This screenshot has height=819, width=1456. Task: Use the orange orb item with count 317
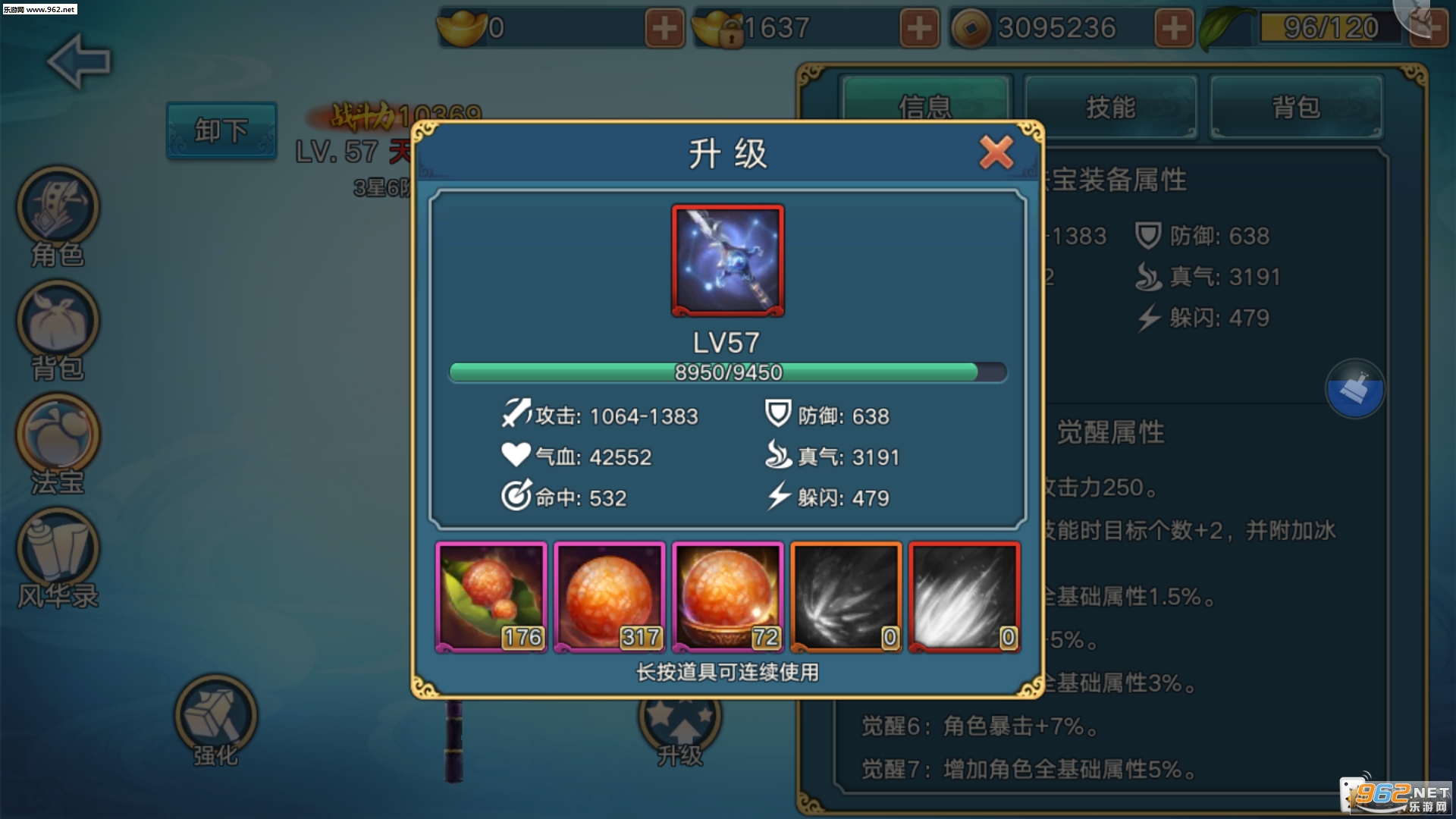[609, 595]
